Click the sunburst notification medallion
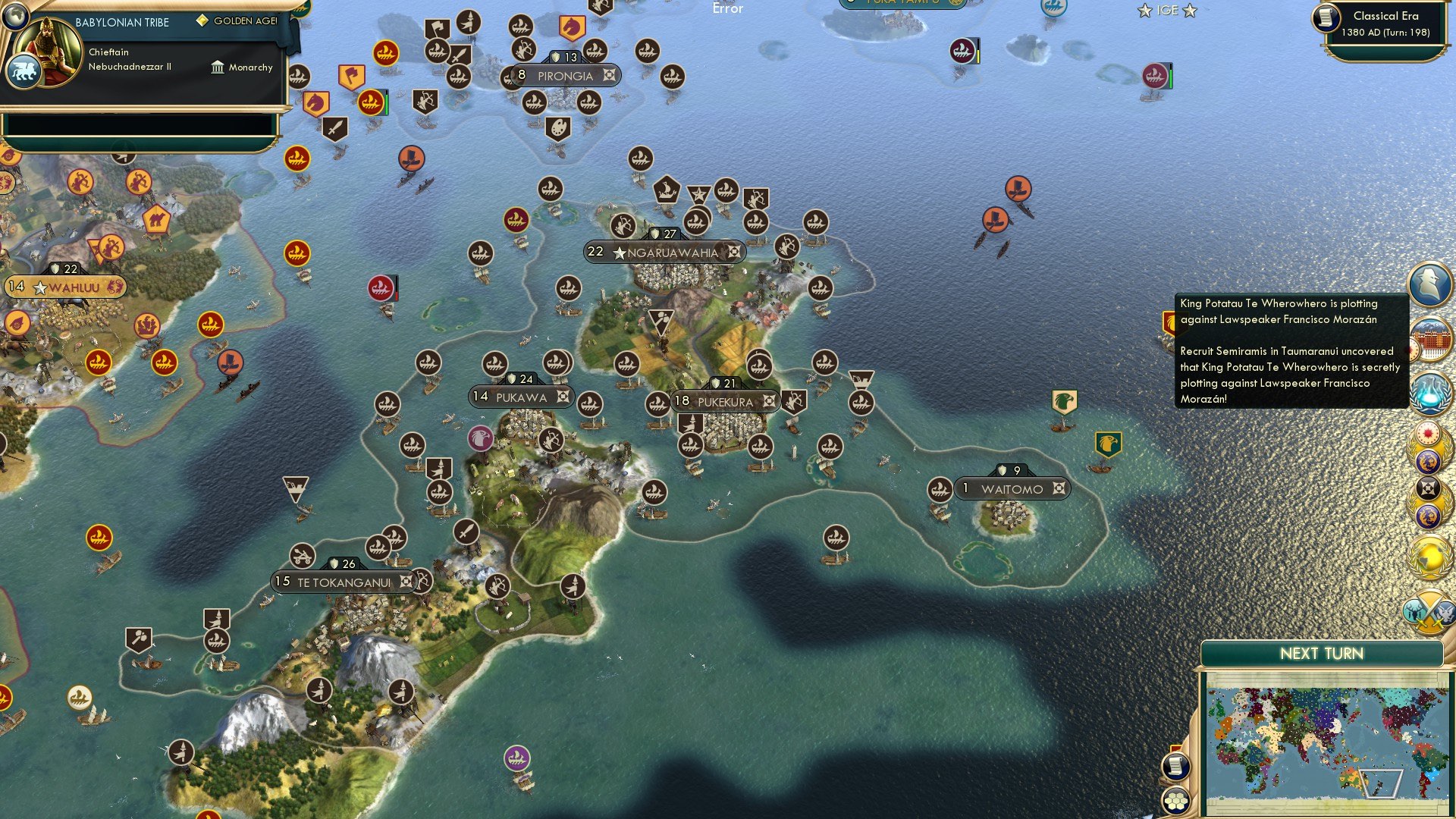Screen dimensions: 1456x819 tap(1429, 435)
